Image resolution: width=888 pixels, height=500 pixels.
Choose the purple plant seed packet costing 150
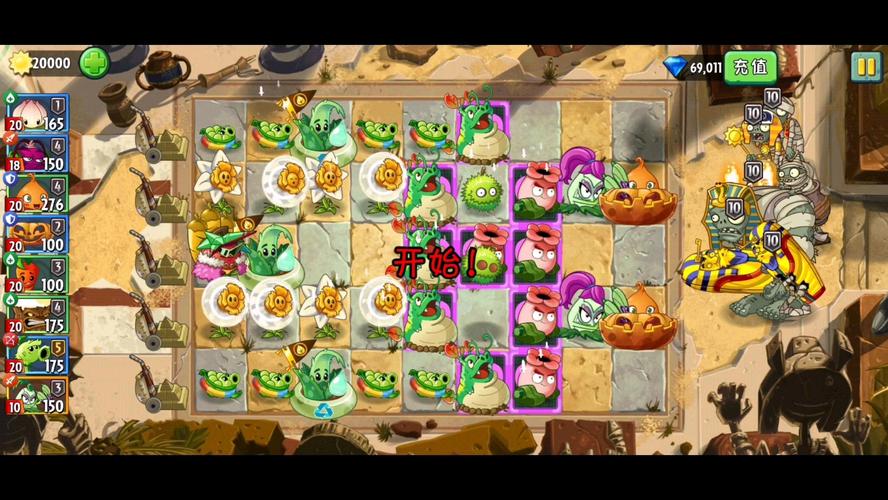[x=36, y=153]
